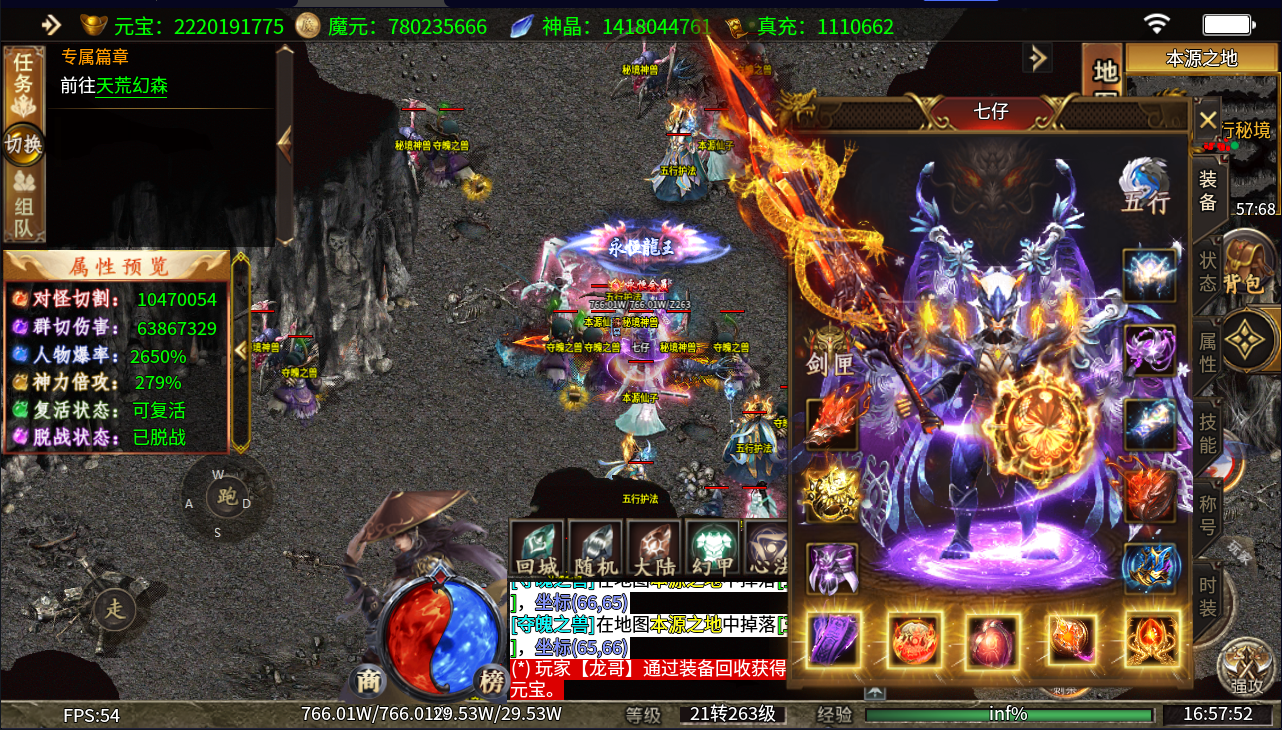Activate the 随机 random teleport item
This screenshot has height=730, width=1282.
pyautogui.click(x=596, y=550)
